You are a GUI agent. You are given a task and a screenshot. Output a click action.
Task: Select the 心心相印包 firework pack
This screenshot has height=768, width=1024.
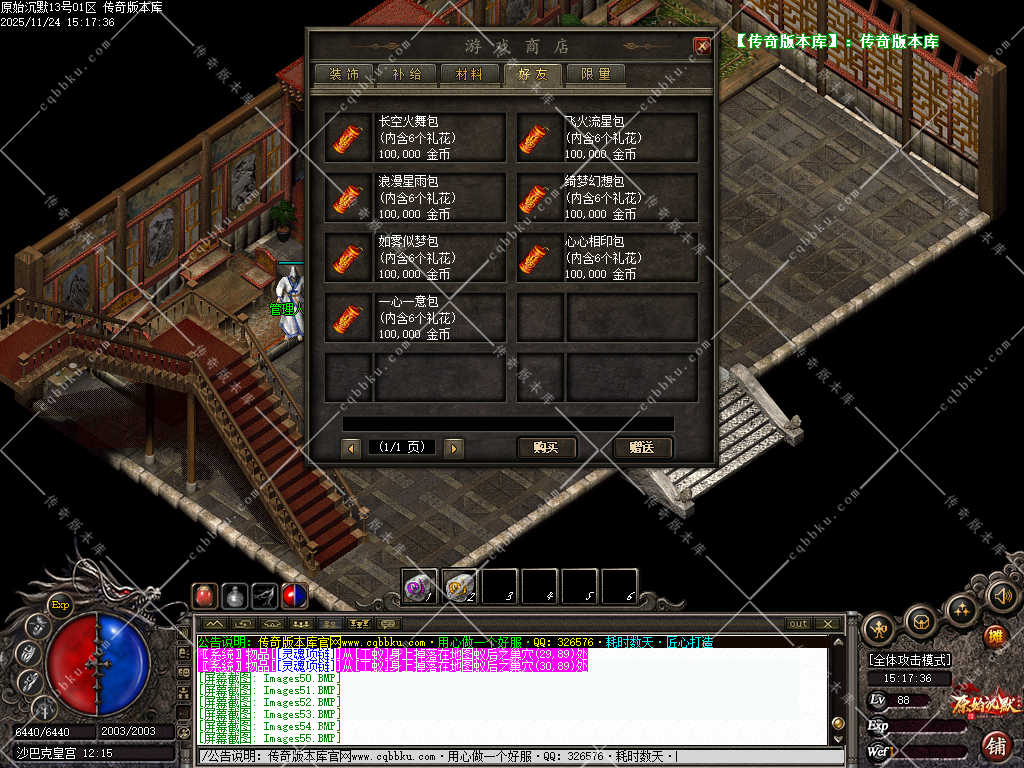606,258
